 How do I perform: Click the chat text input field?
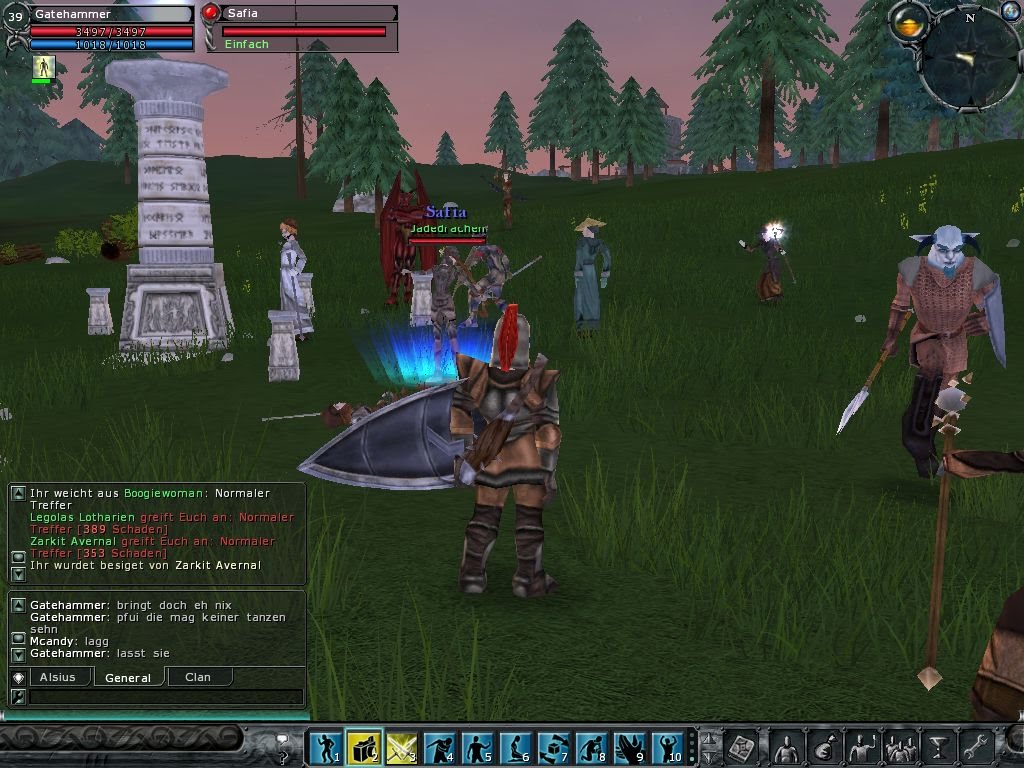165,697
